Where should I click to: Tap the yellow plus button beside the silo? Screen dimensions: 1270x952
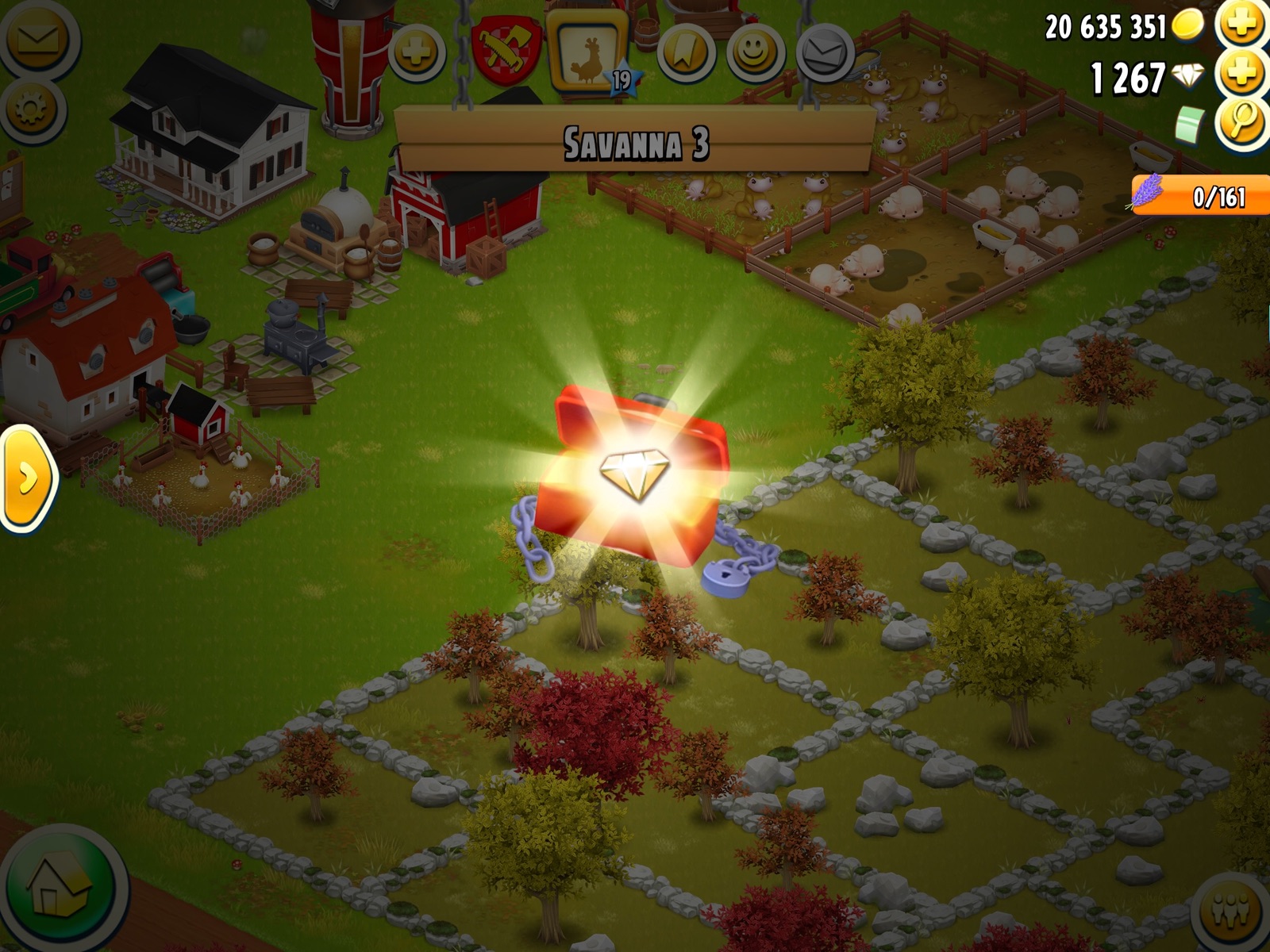416,53
